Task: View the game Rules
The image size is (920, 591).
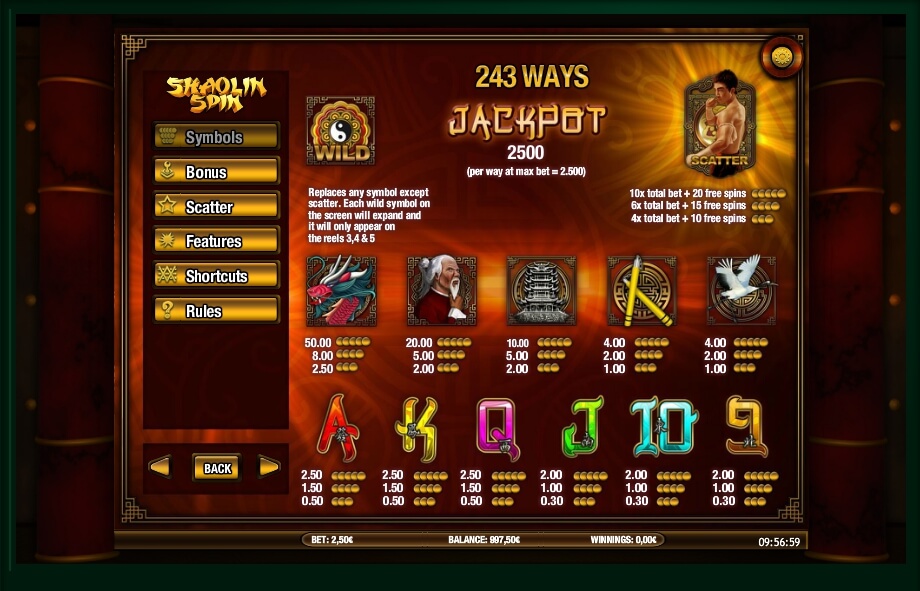Action: tap(216, 311)
